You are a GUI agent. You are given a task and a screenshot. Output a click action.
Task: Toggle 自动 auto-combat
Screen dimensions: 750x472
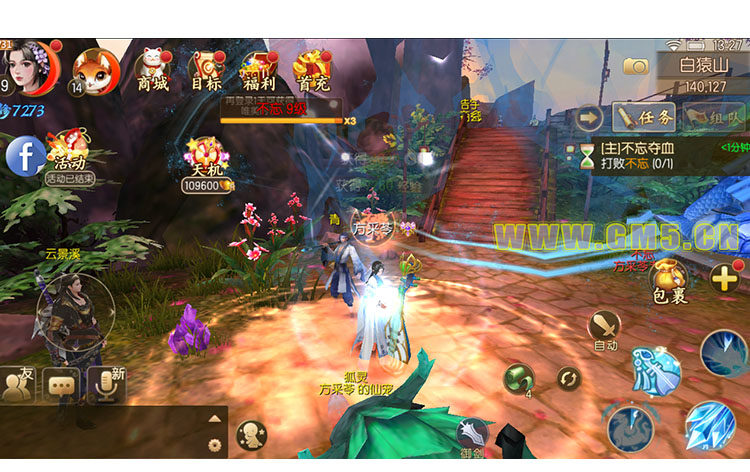coord(605,329)
